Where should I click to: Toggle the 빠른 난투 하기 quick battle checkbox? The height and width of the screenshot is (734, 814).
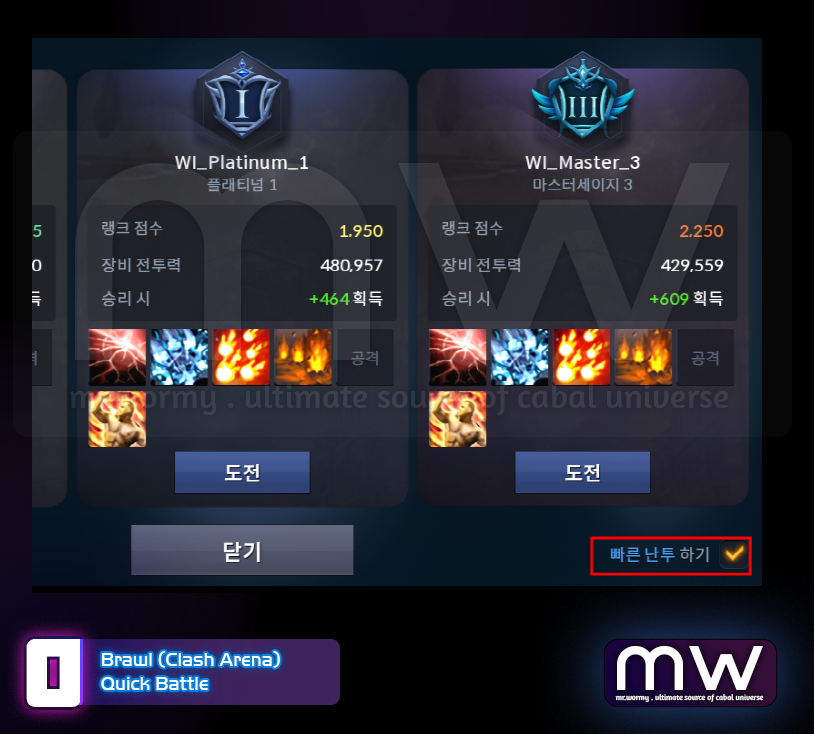734,553
